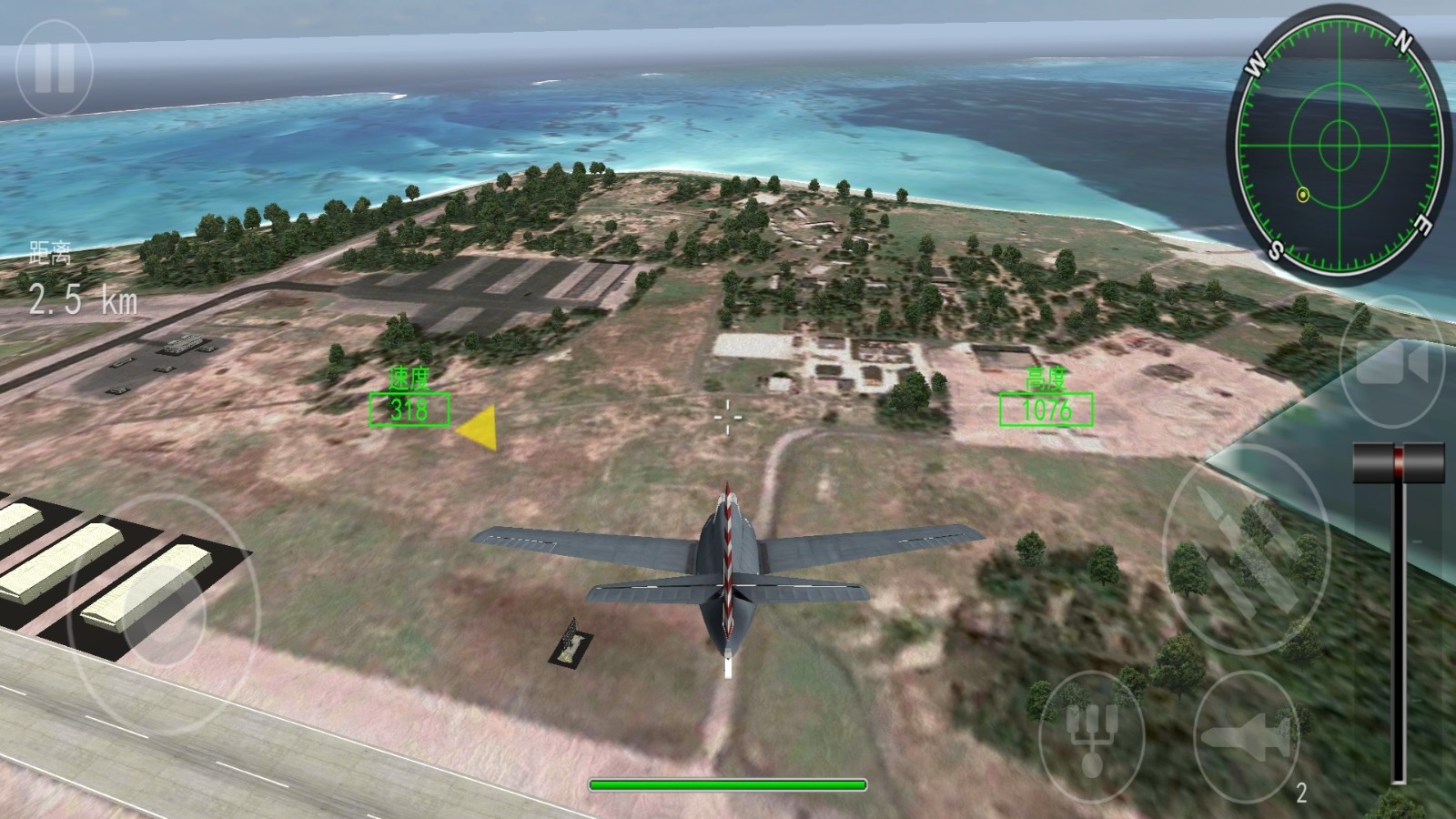1456x819 pixels.
Task: Open the circular radar minimap
Action: (x=1339, y=144)
